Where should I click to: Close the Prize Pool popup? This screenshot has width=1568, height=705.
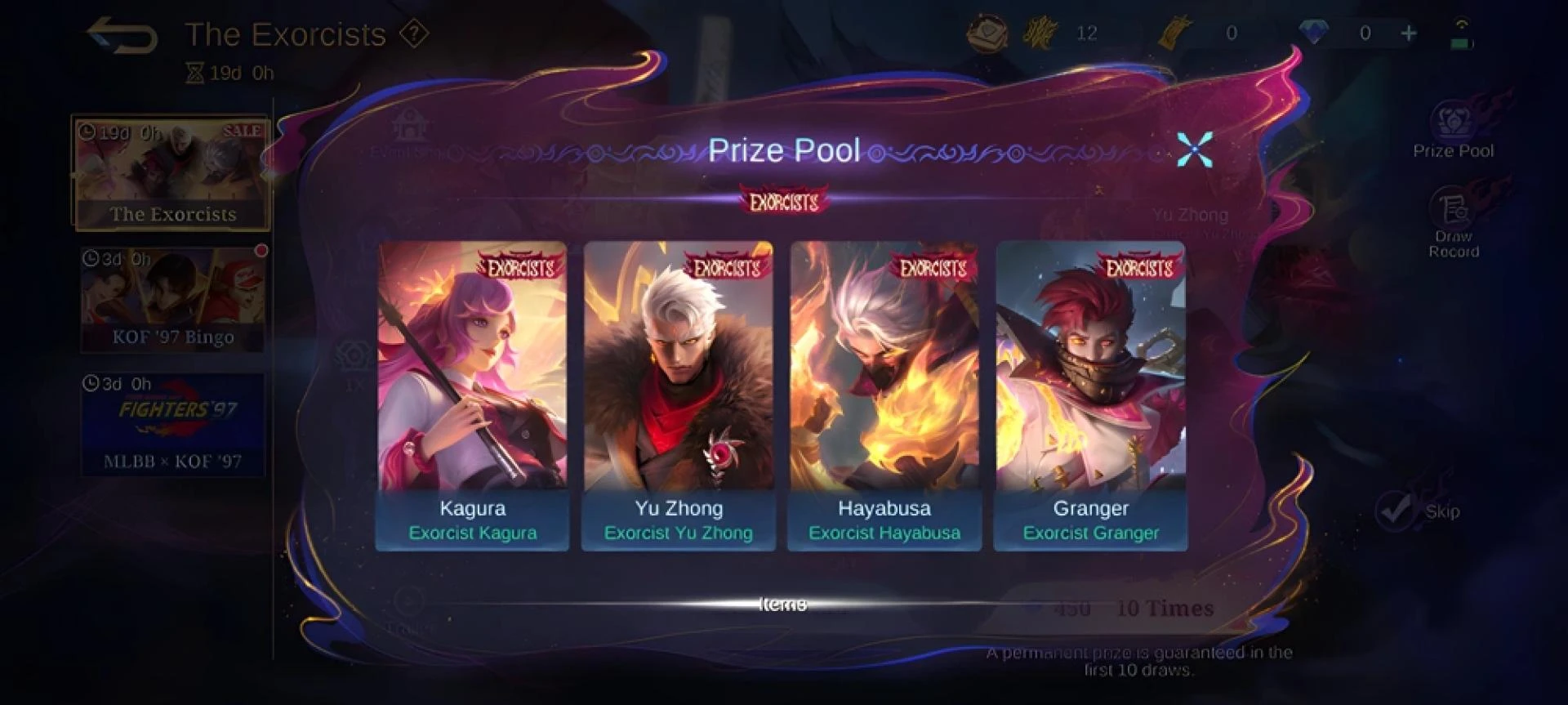point(1194,149)
